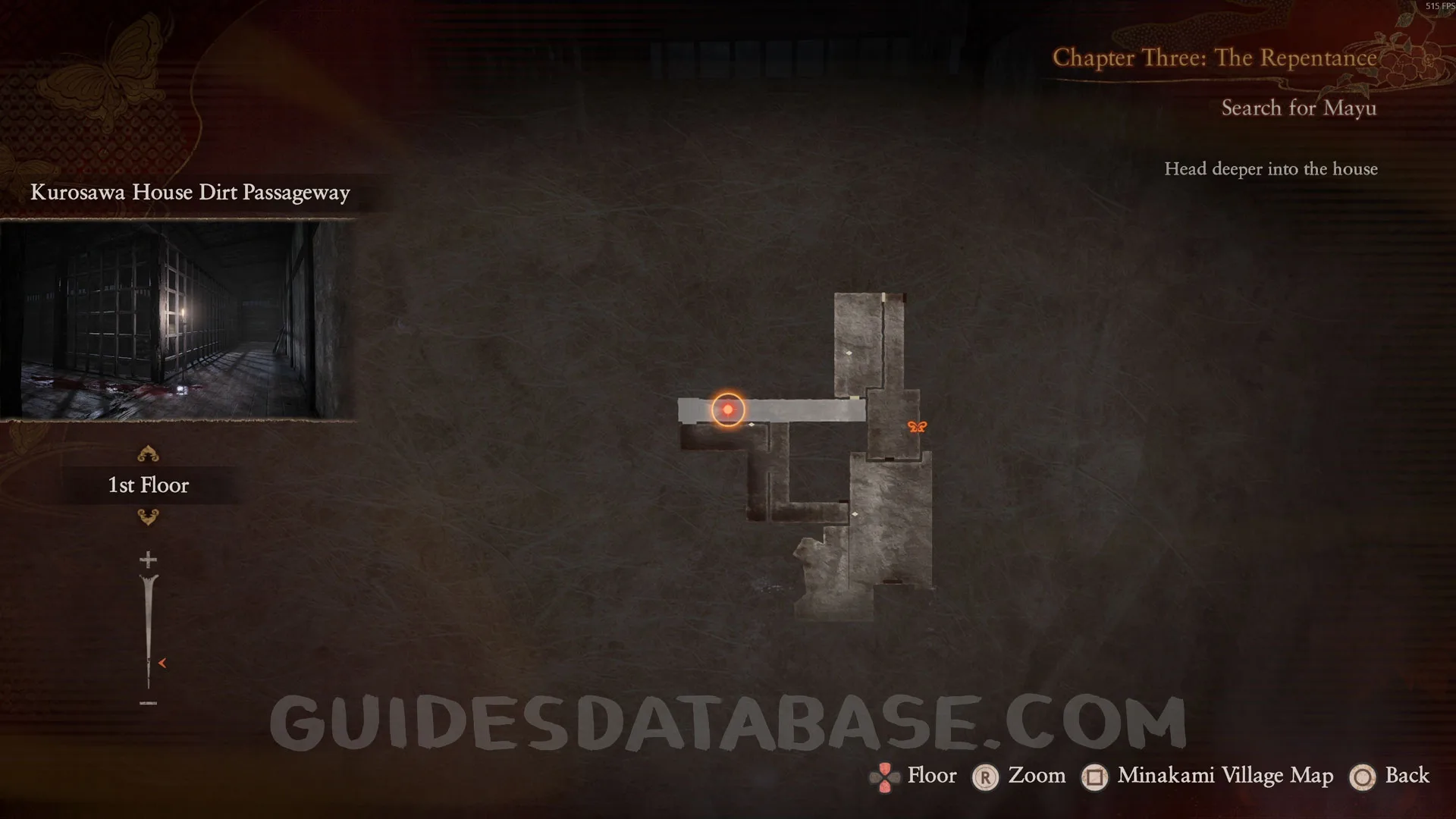
Task: Zoom out with the minus icon
Action: pyautogui.click(x=148, y=703)
